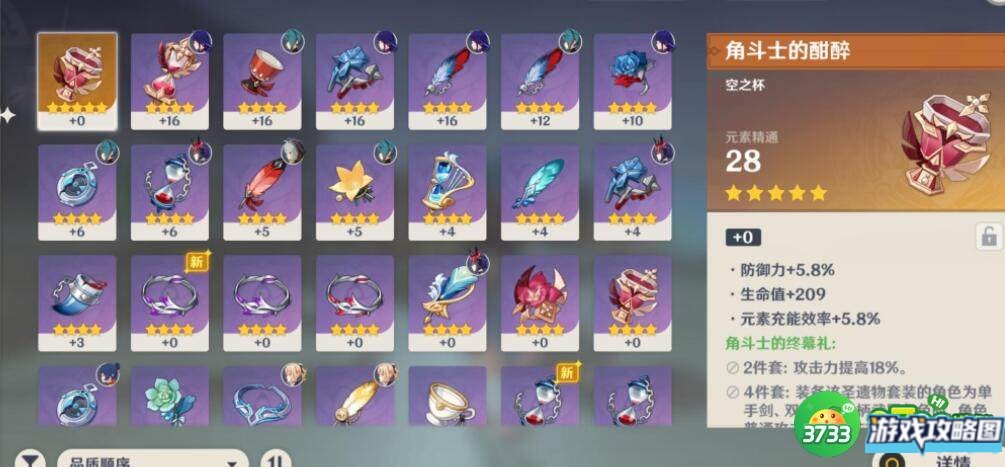Open the 品质顺序 sort dropdown

click(x=150, y=460)
